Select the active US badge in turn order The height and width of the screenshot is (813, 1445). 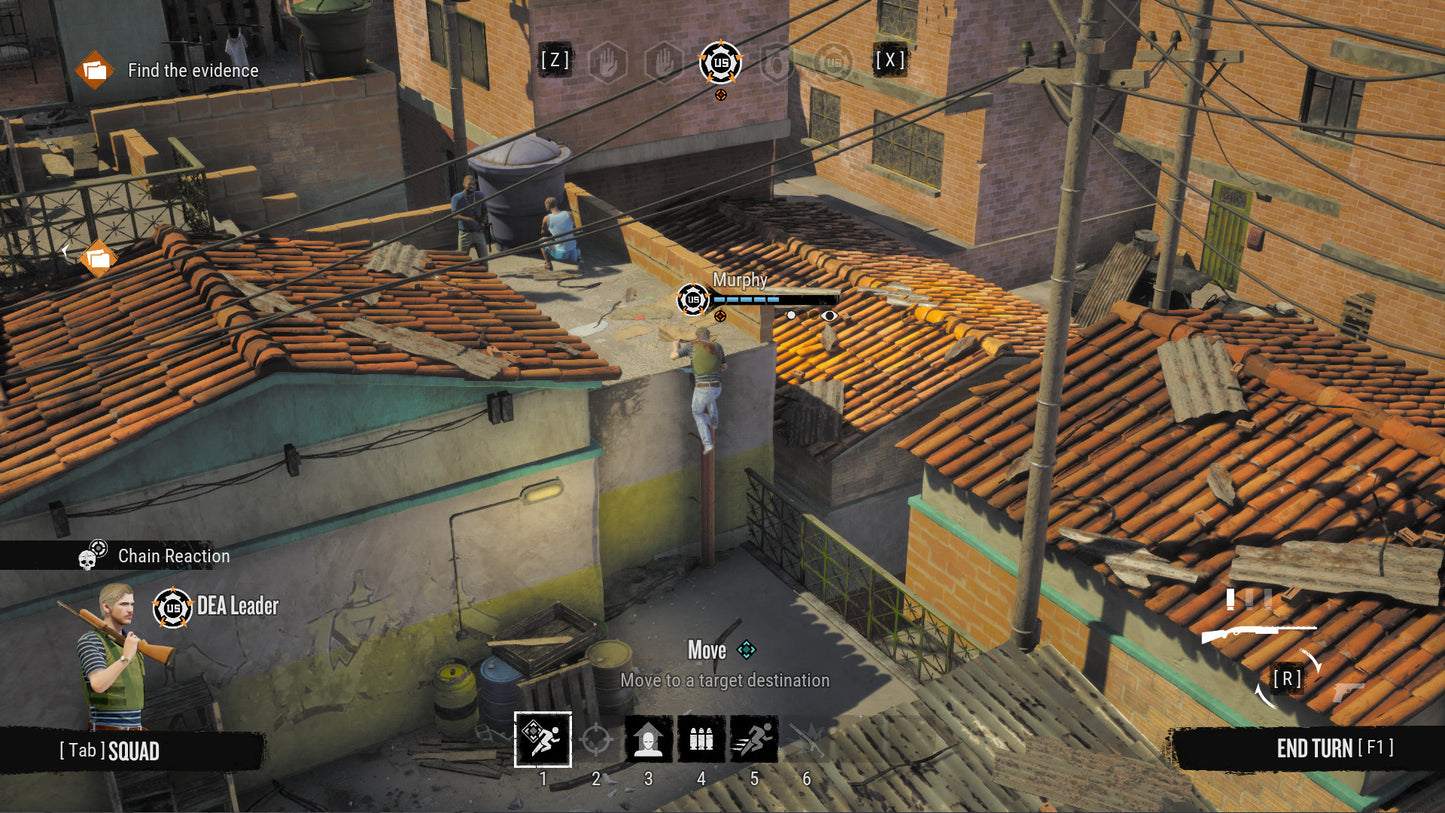pos(720,62)
